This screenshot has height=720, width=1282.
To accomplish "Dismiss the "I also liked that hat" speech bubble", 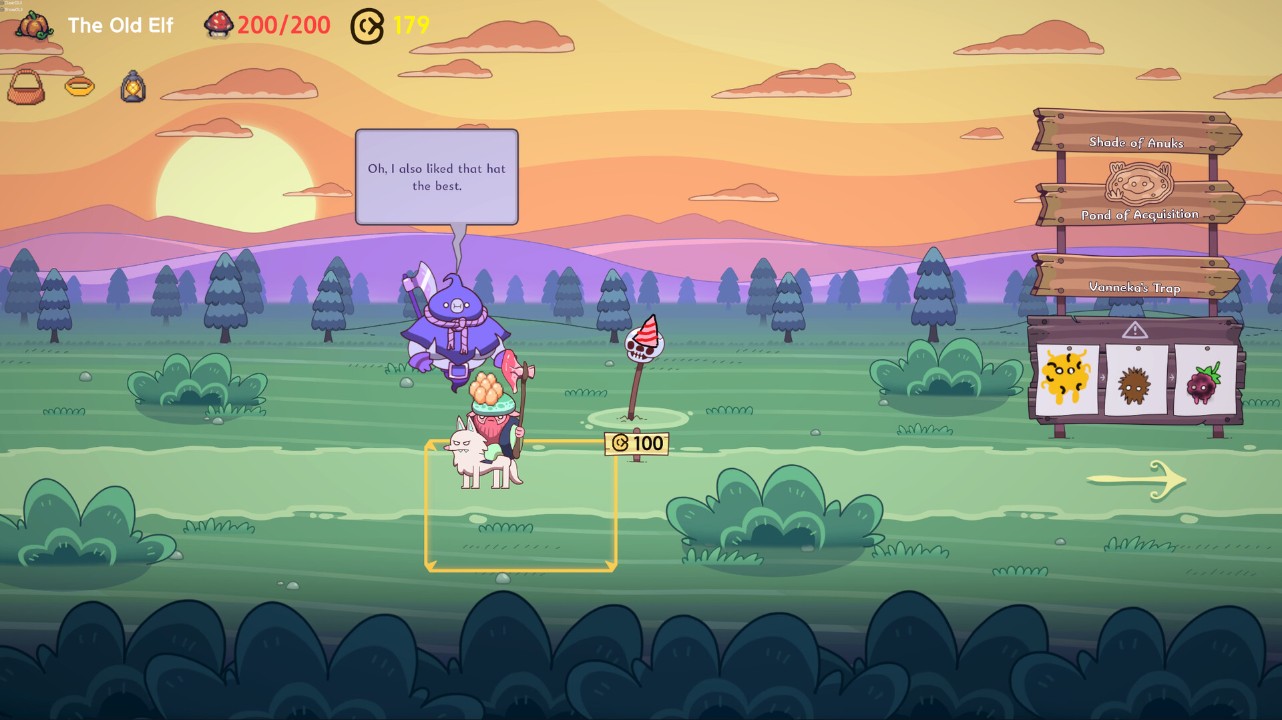I will (437, 177).
